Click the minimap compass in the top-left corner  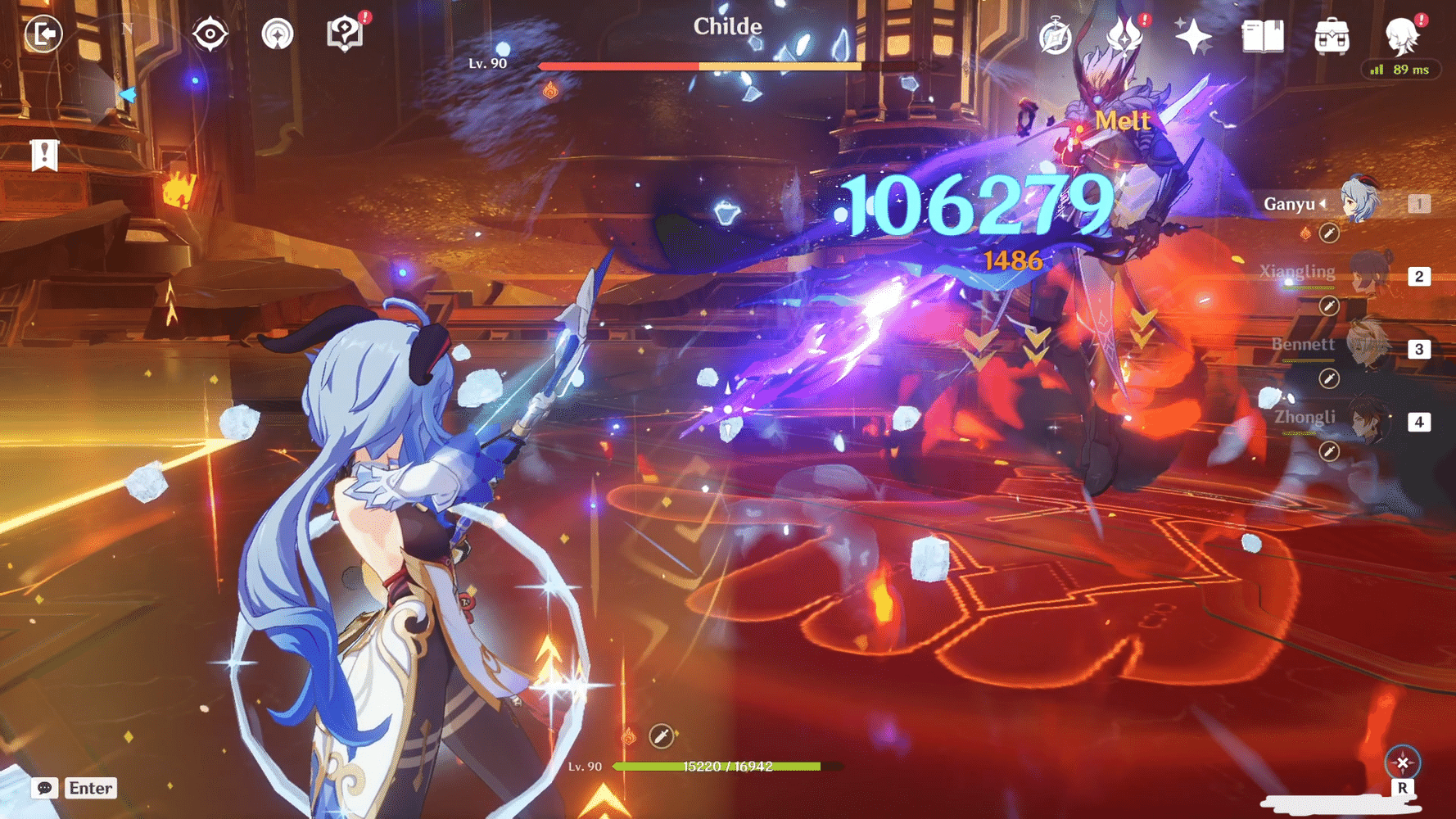click(127, 27)
